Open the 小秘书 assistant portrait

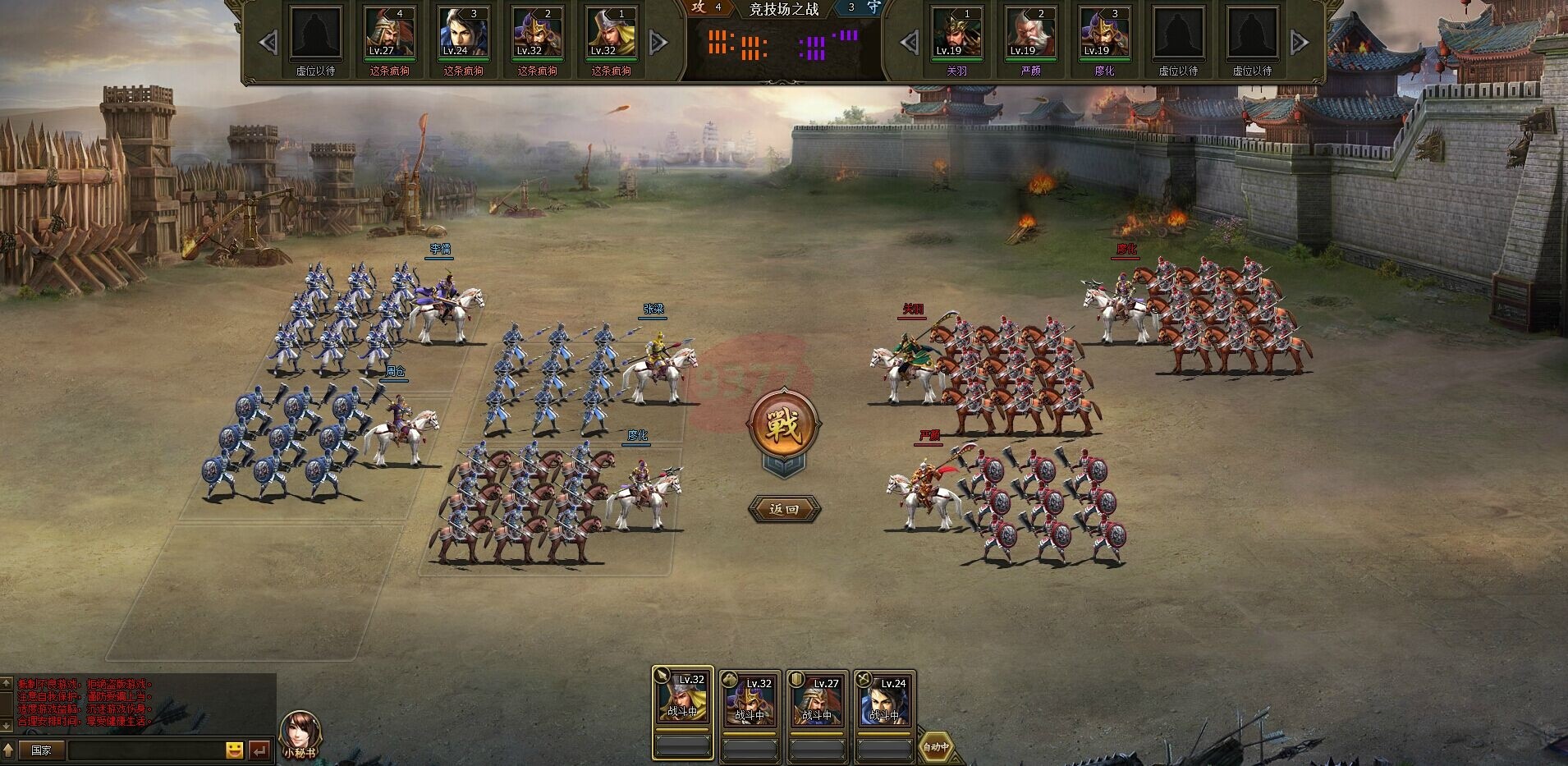[x=300, y=732]
